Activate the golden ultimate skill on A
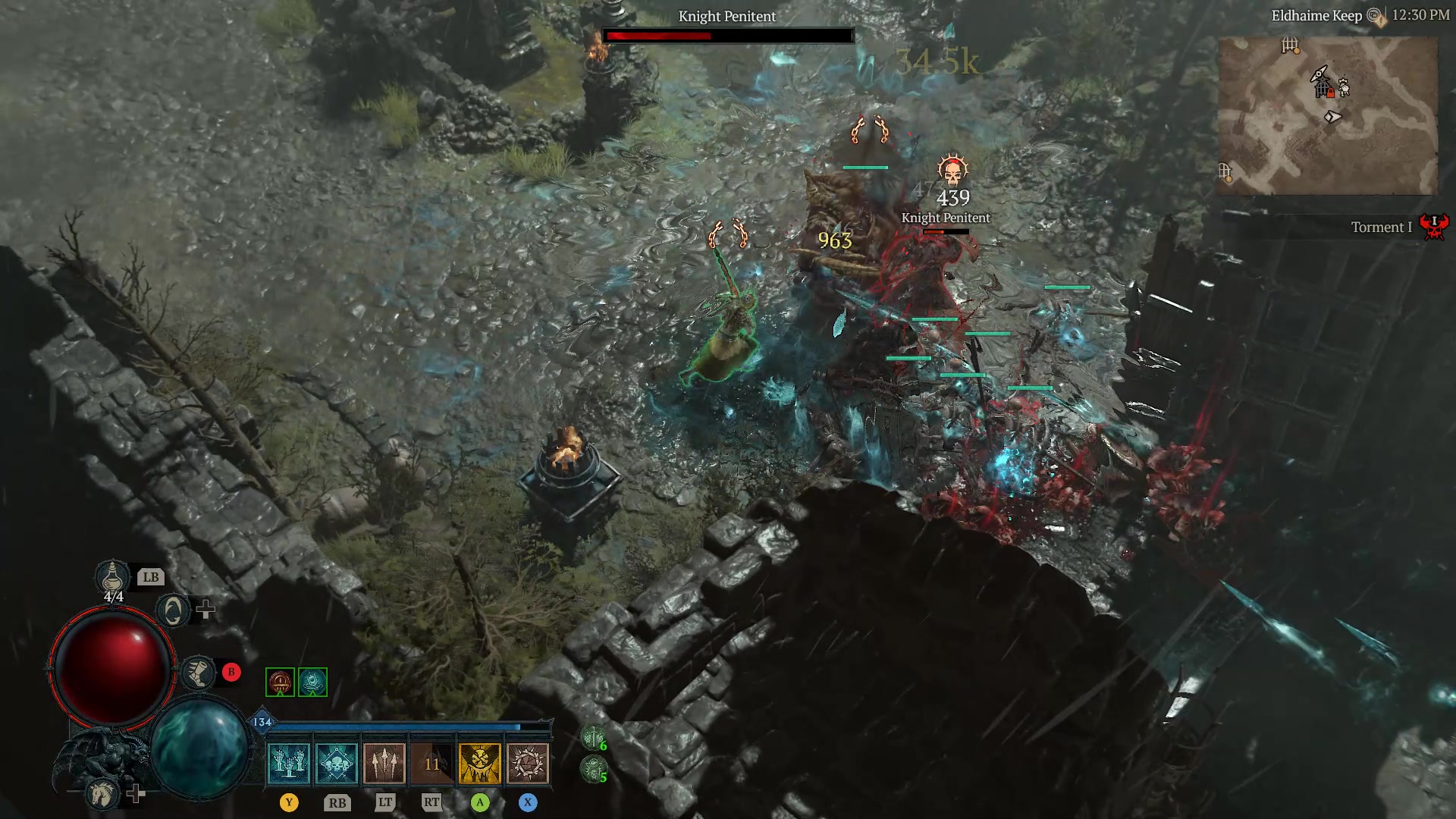Viewport: 1456px width, 819px height. click(481, 763)
